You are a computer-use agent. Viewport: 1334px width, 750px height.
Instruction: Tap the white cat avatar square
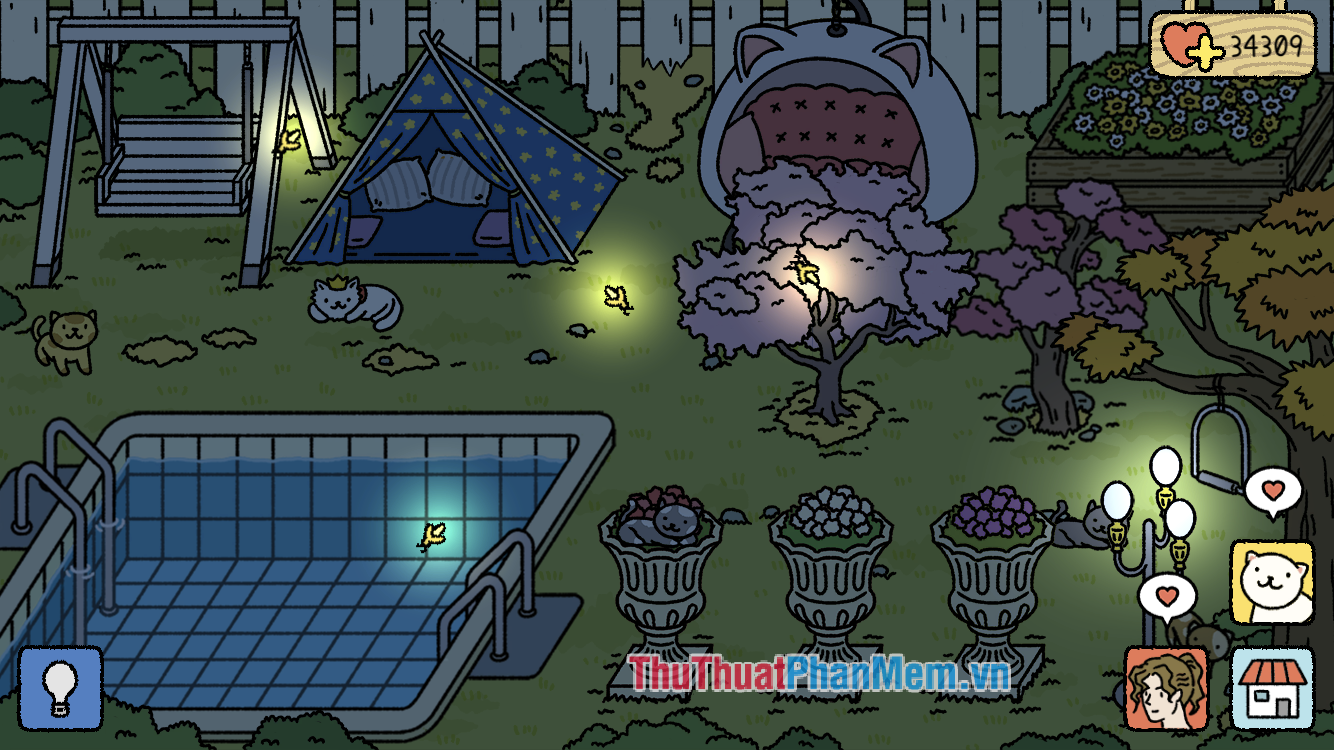click(1273, 583)
